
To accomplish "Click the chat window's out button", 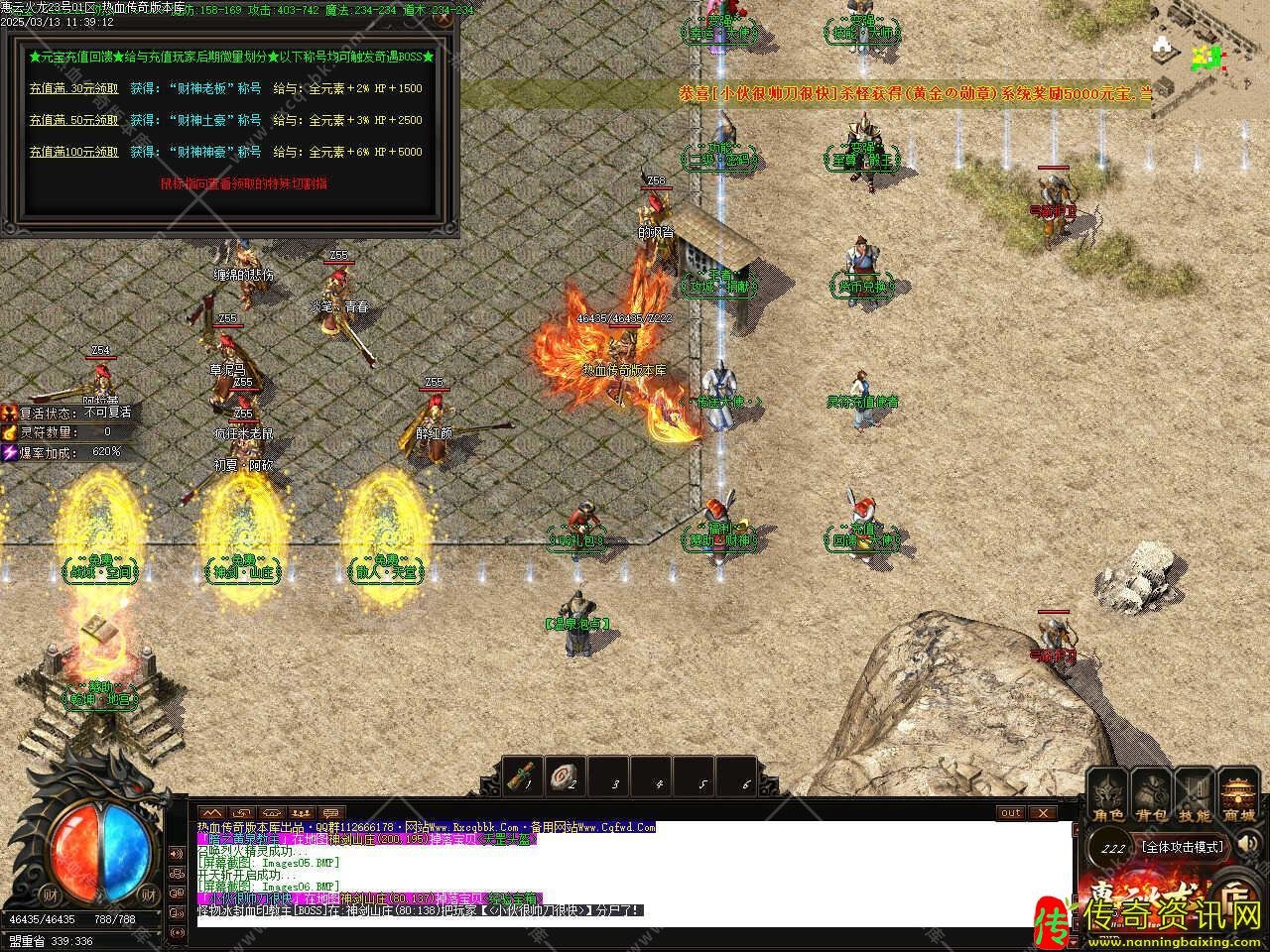I will click(x=1010, y=813).
